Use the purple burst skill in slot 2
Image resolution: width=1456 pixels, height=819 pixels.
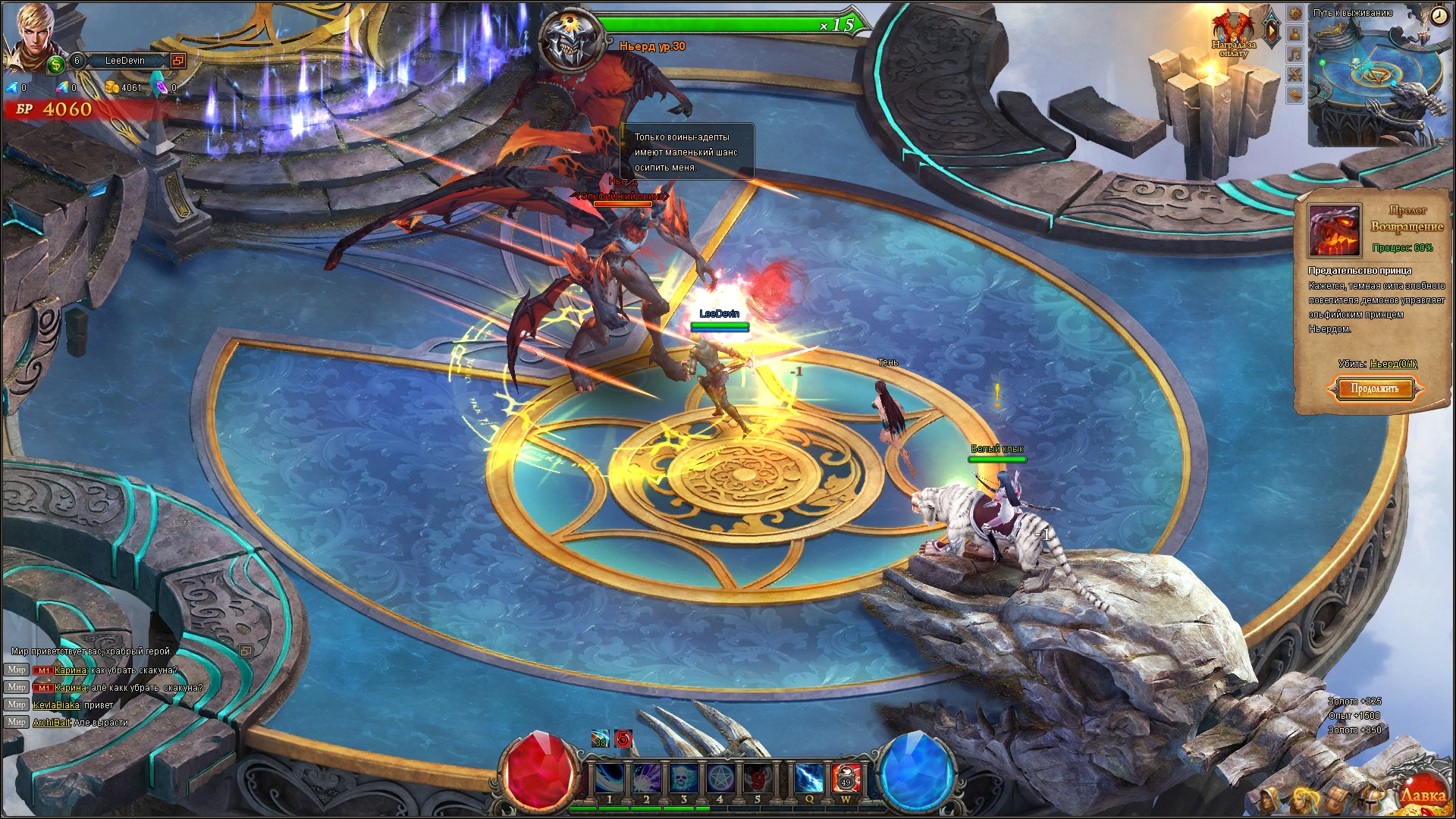[x=646, y=779]
